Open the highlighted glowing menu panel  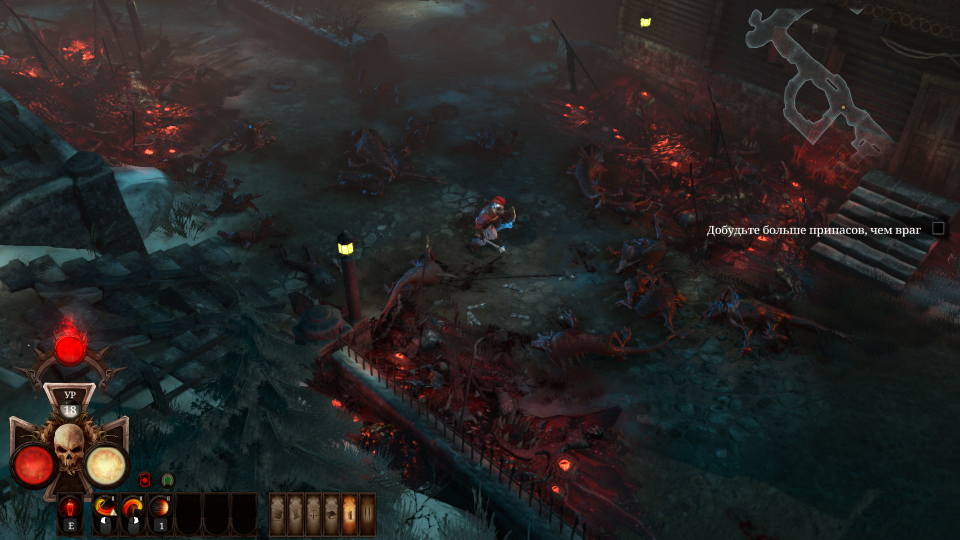coord(349,514)
